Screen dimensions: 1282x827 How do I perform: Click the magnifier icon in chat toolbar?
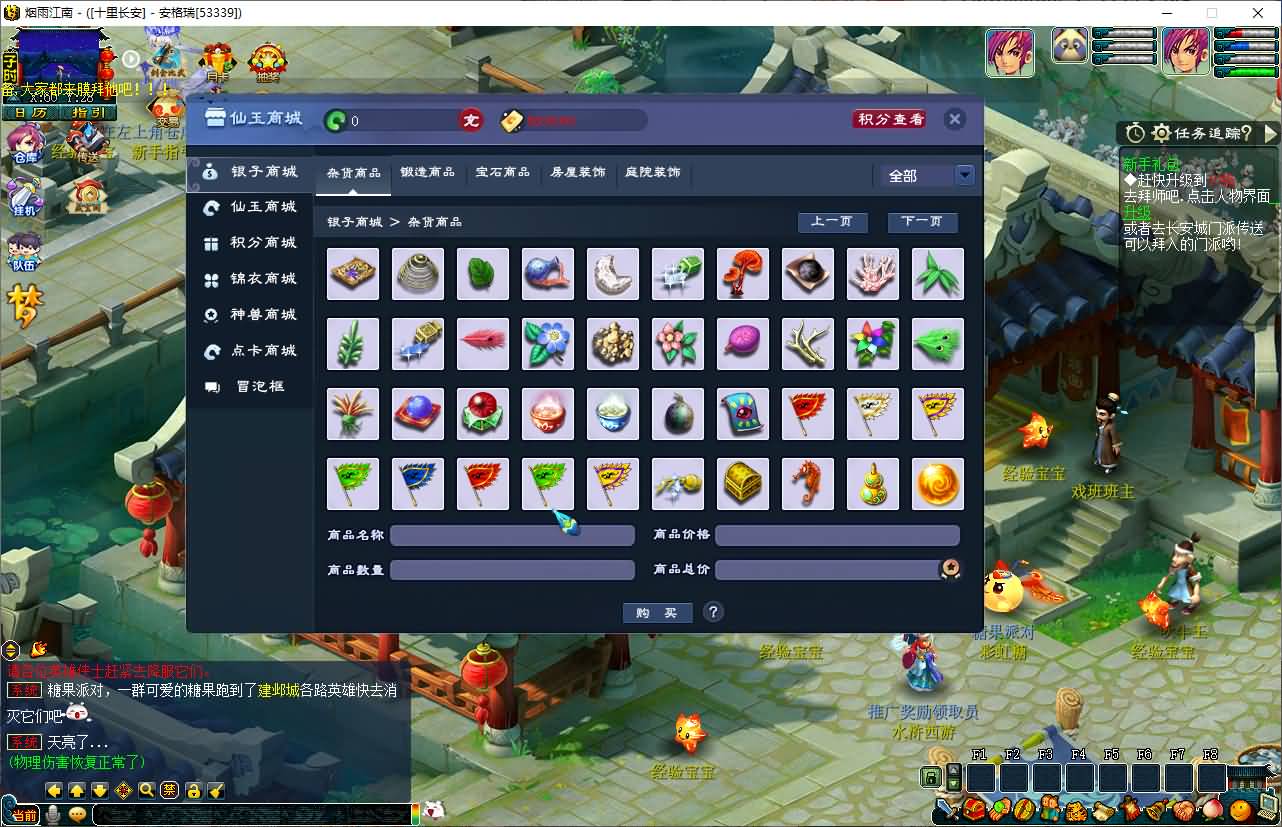pos(146,792)
